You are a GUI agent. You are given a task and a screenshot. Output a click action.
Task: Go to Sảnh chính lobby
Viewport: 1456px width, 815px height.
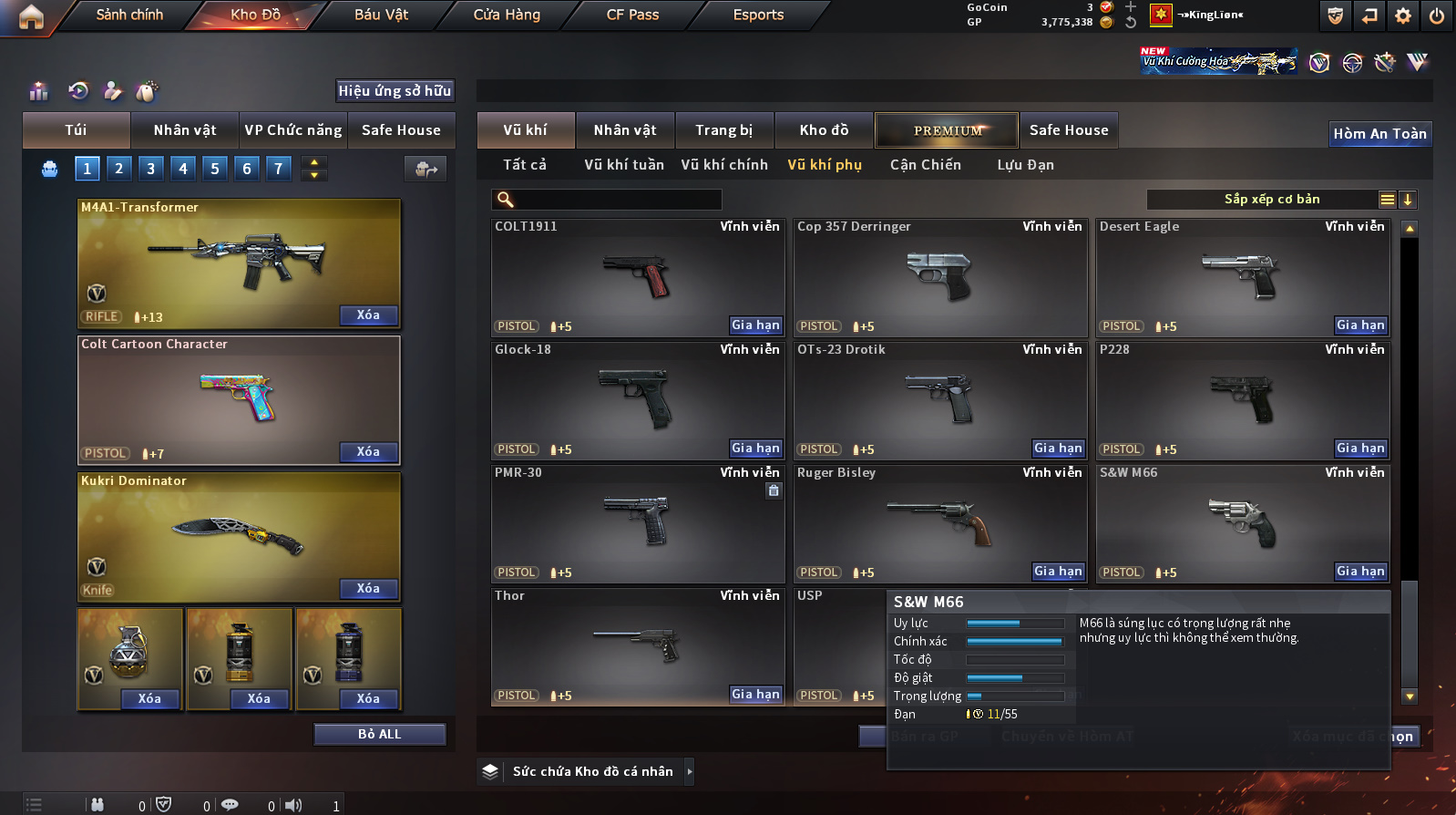click(129, 15)
